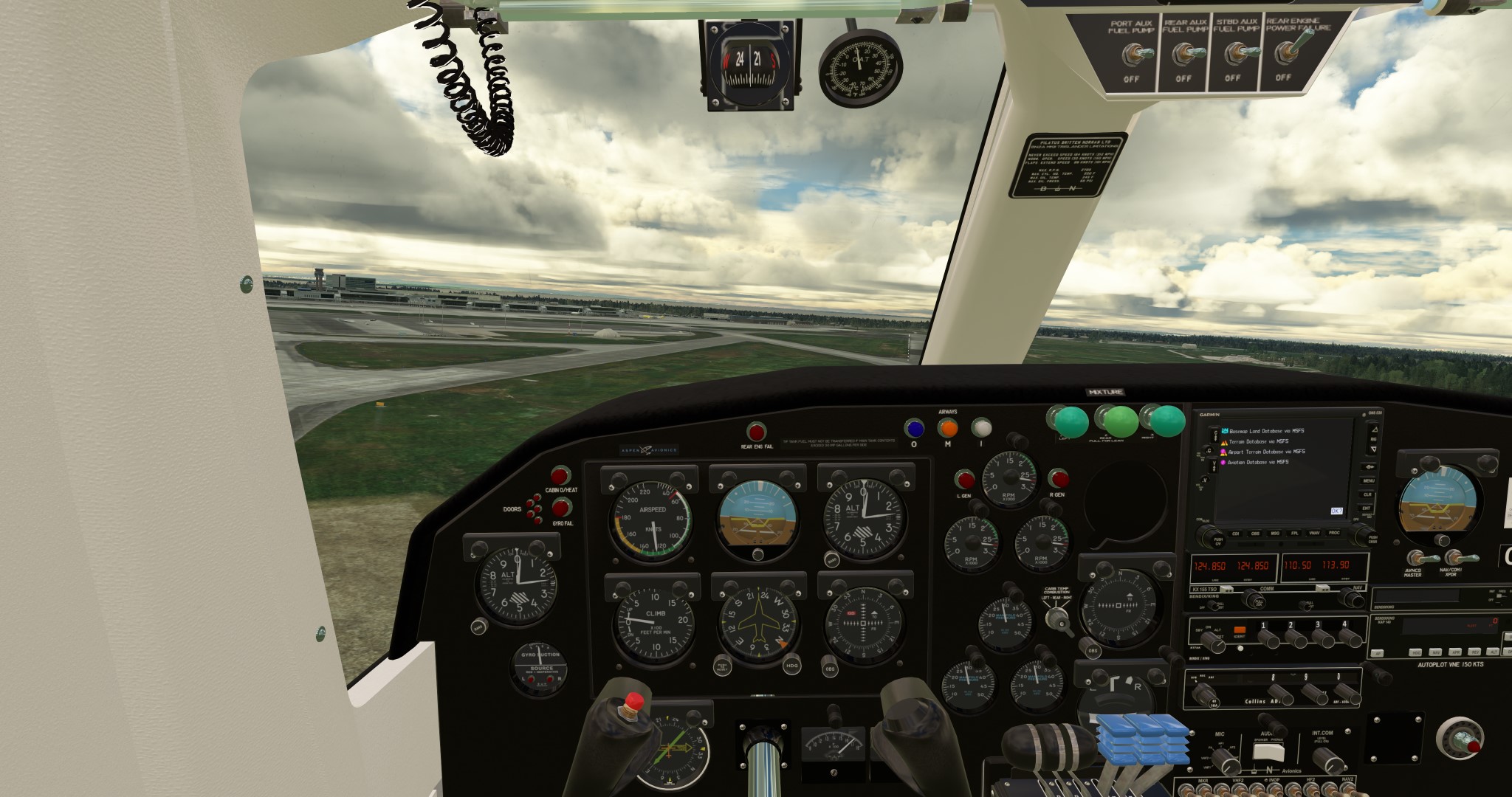
Task: Flip the AVNCS MASTER switch
Action: 1415,558
